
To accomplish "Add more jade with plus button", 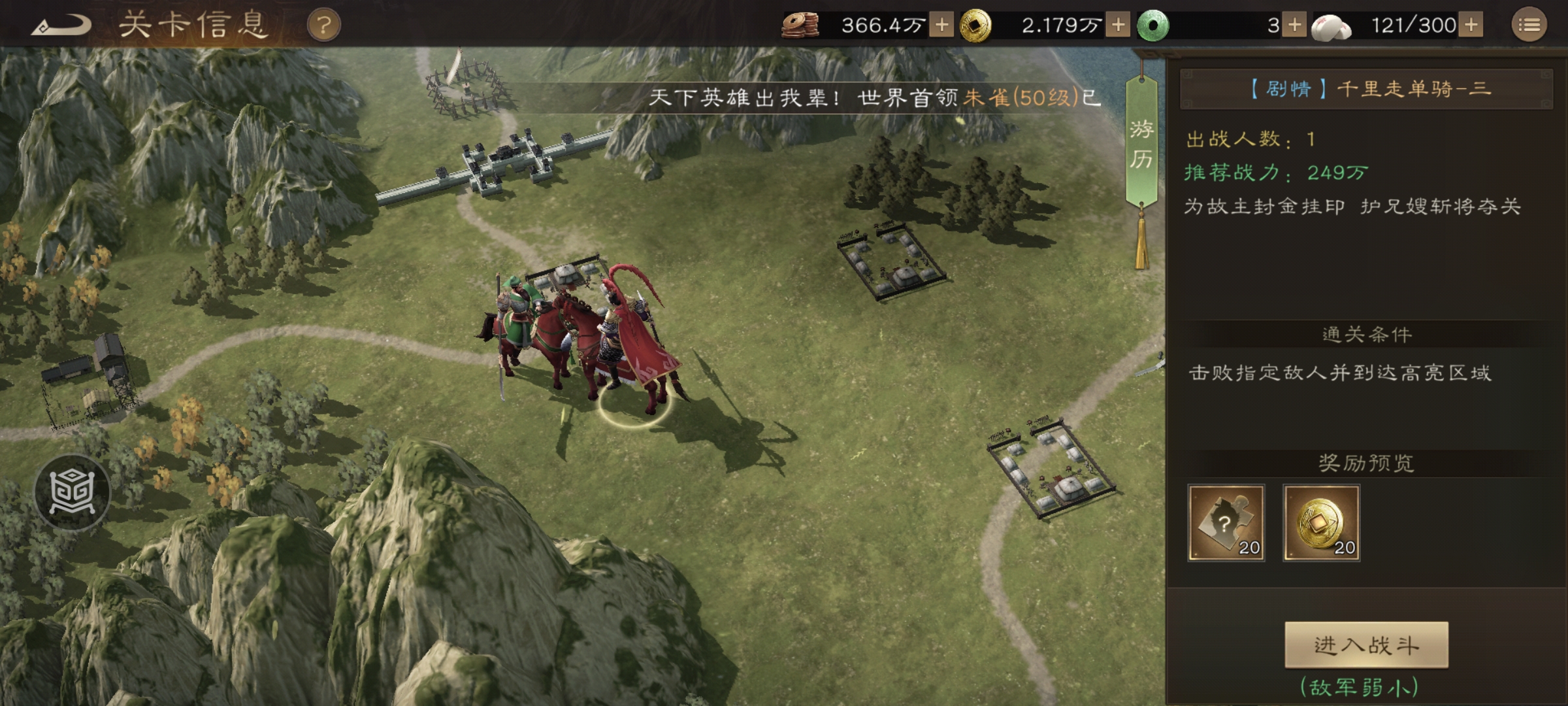I will (1294, 25).
